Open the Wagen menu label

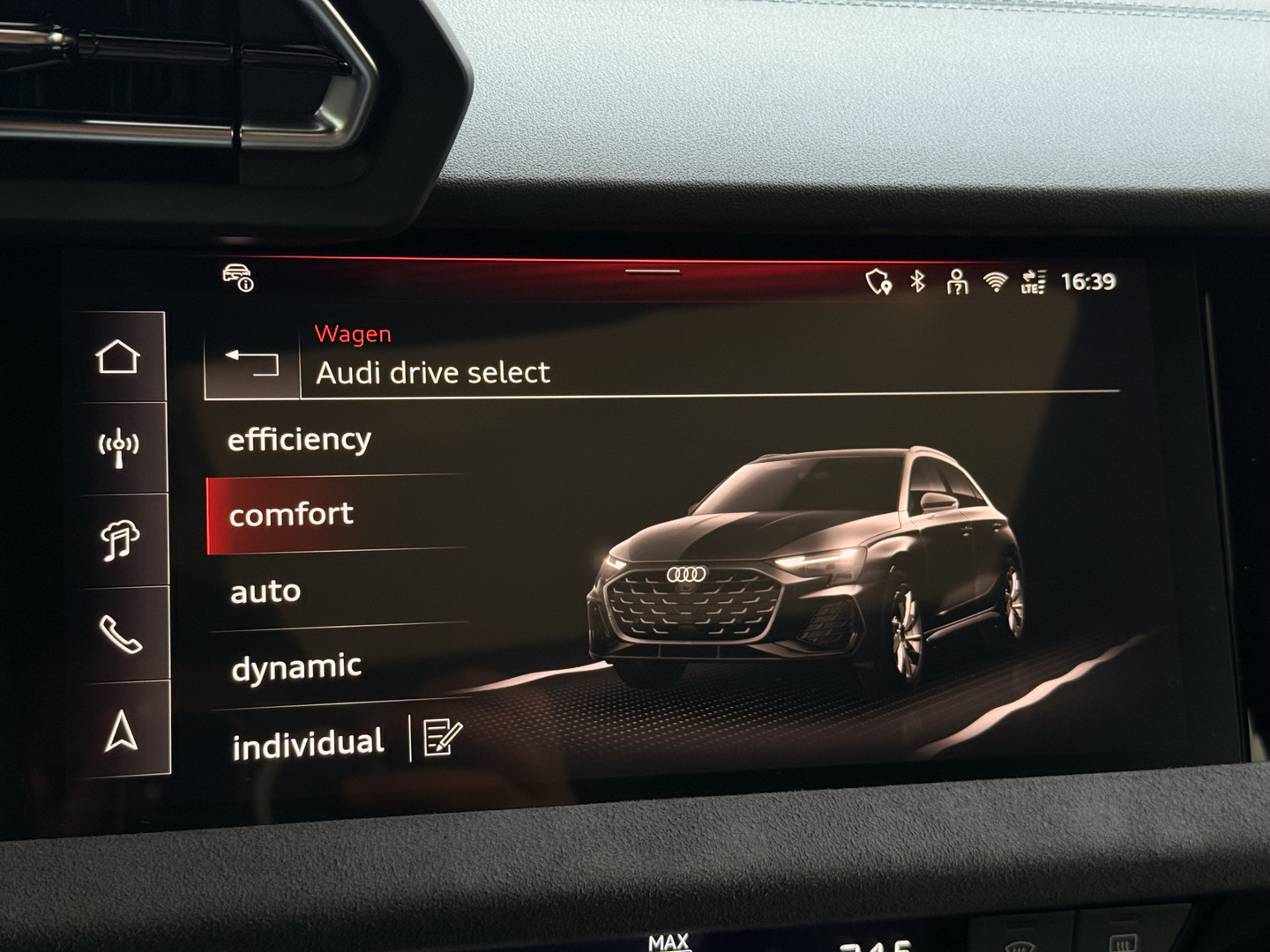[x=352, y=333]
